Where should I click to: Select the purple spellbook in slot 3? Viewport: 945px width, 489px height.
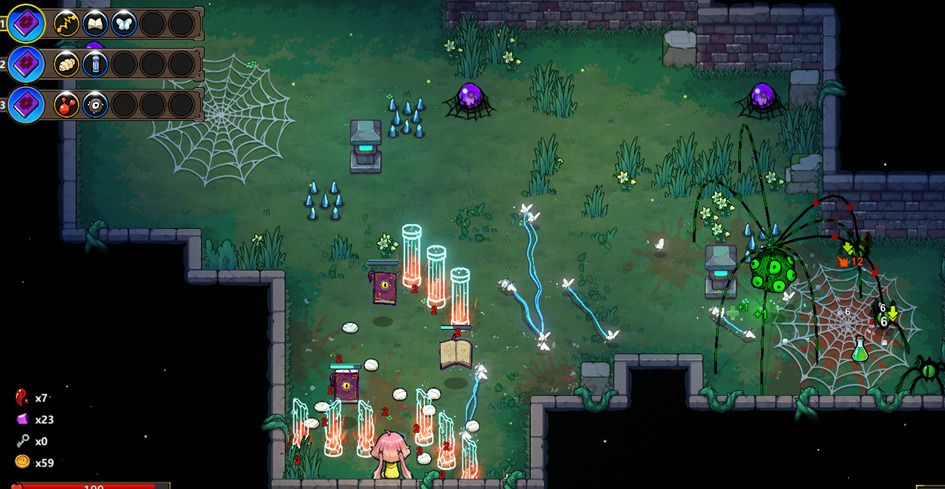27,104
